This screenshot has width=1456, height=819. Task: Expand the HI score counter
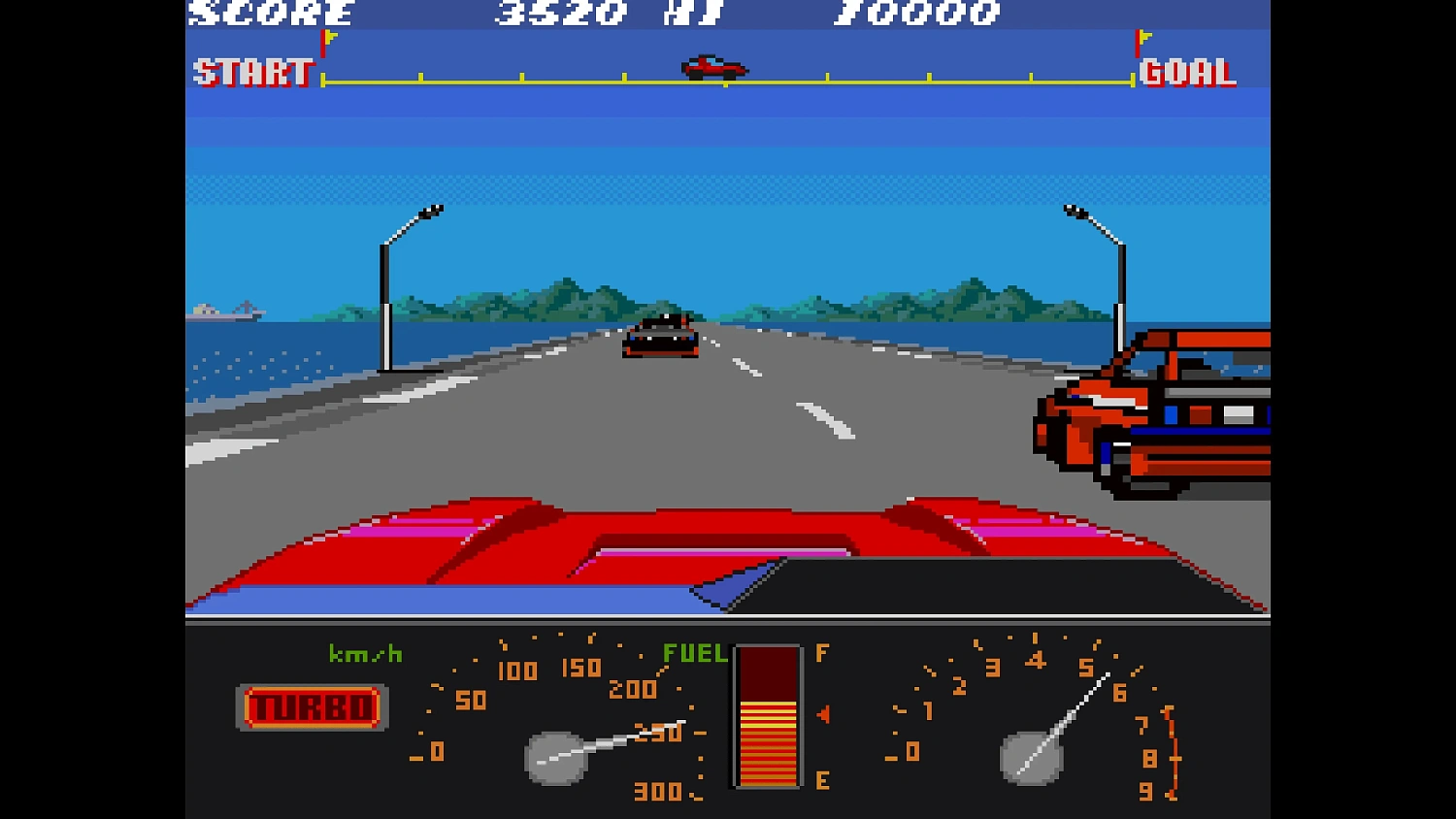(917, 15)
